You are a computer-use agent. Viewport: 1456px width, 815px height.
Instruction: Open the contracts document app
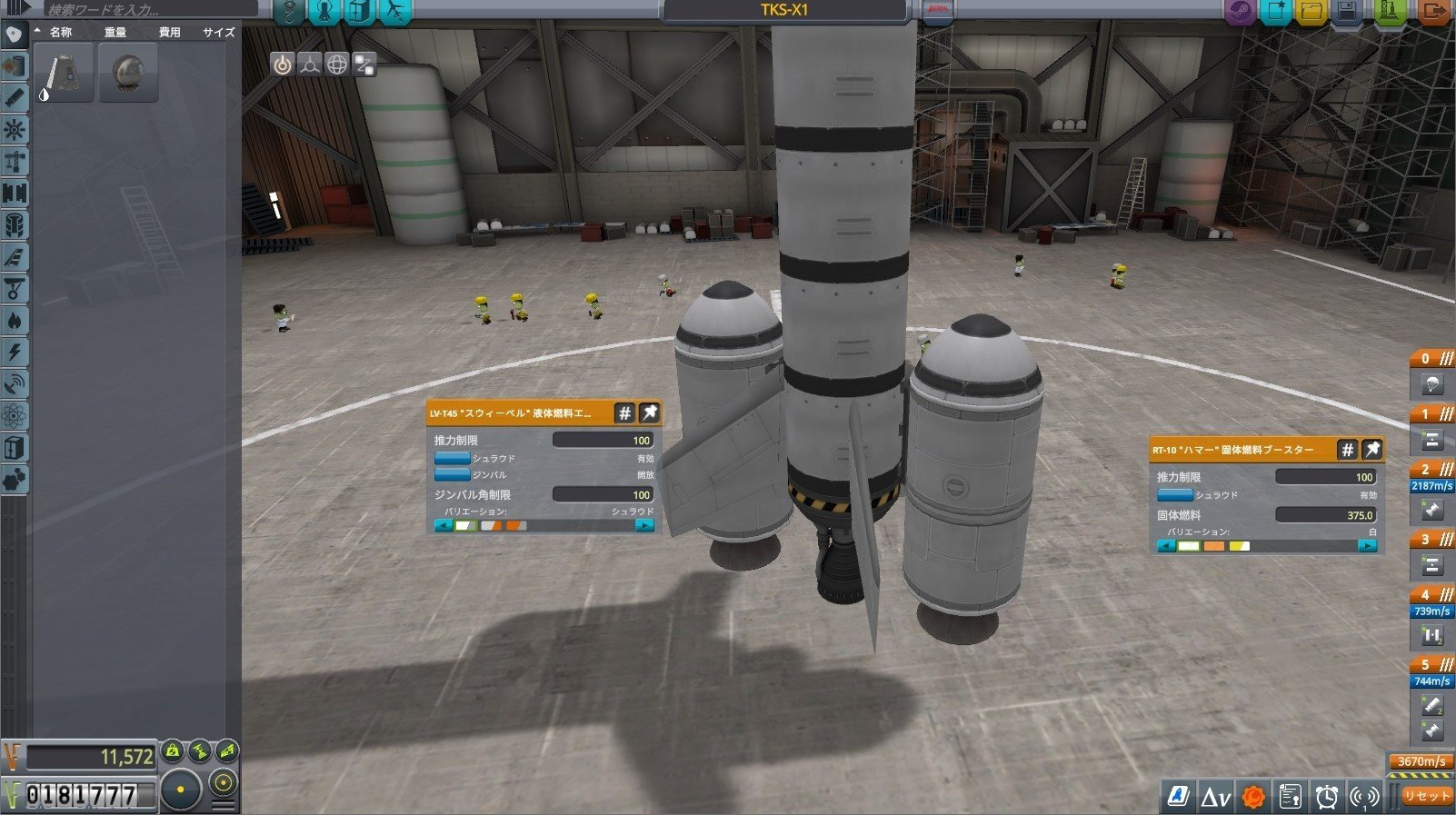1290,797
